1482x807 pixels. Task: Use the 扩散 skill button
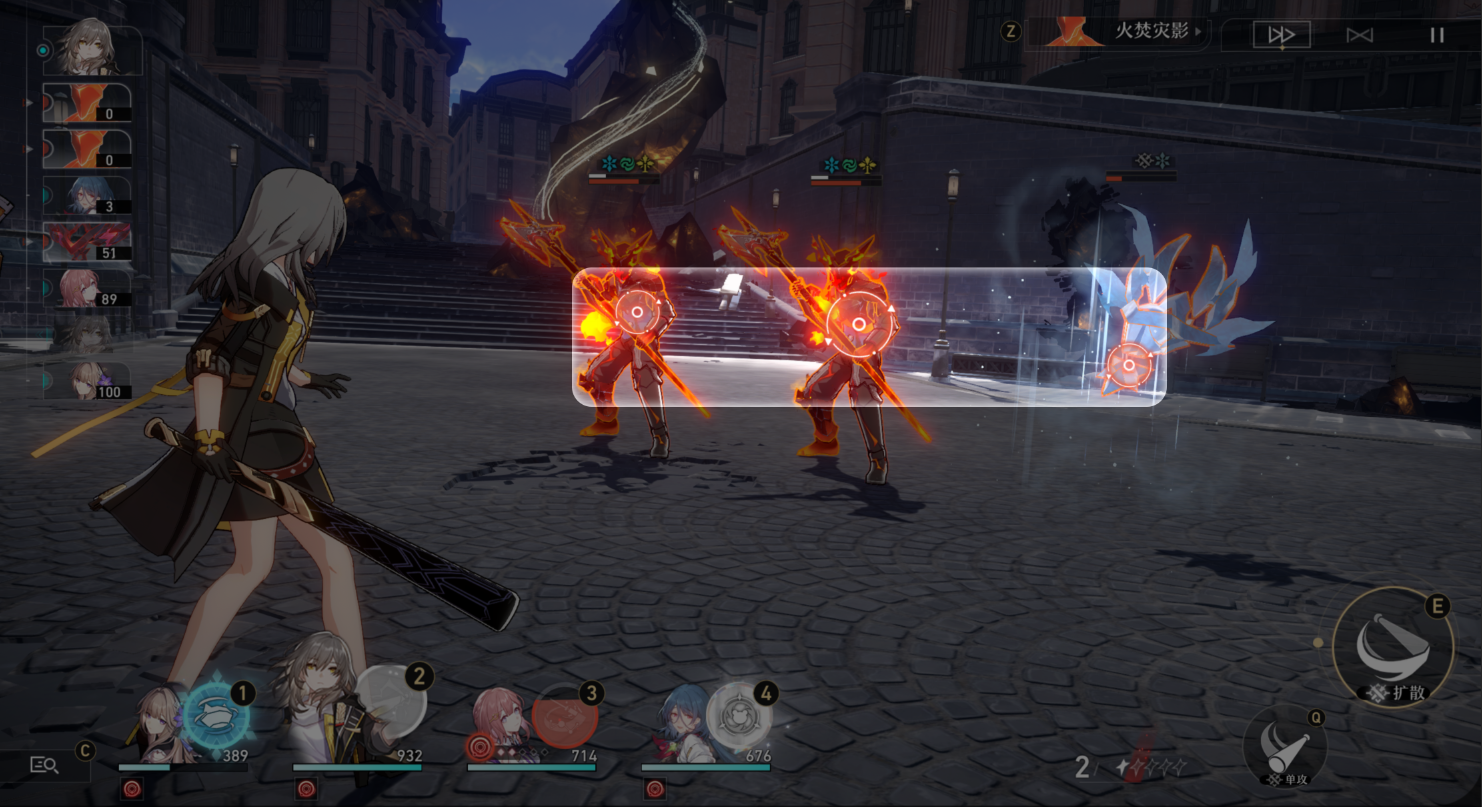[x=1392, y=646]
